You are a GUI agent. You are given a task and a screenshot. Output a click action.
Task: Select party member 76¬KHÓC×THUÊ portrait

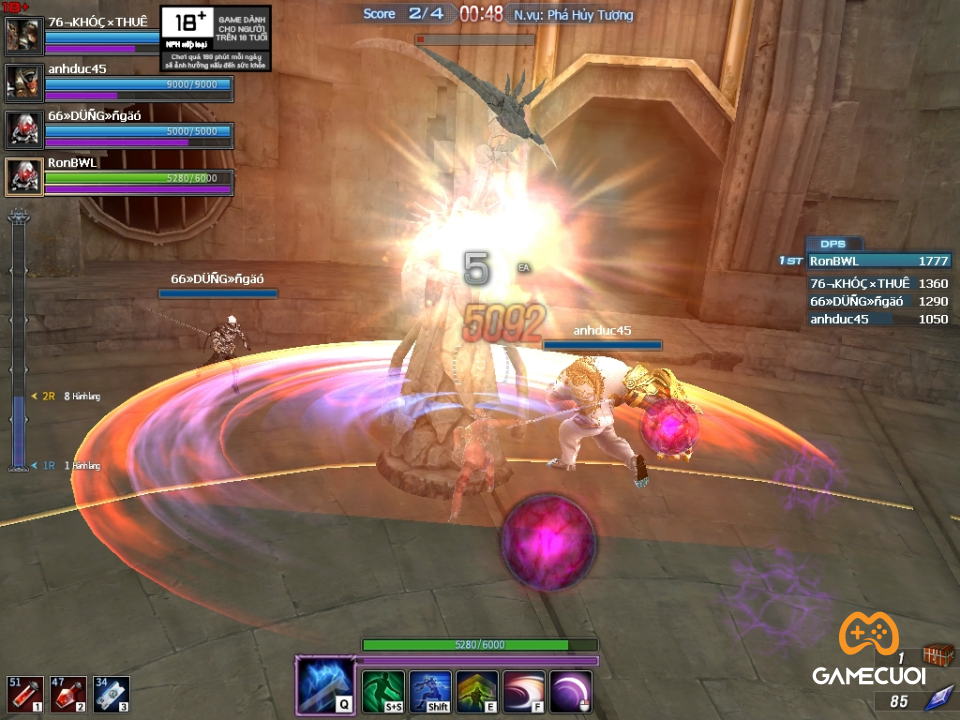[x=22, y=36]
